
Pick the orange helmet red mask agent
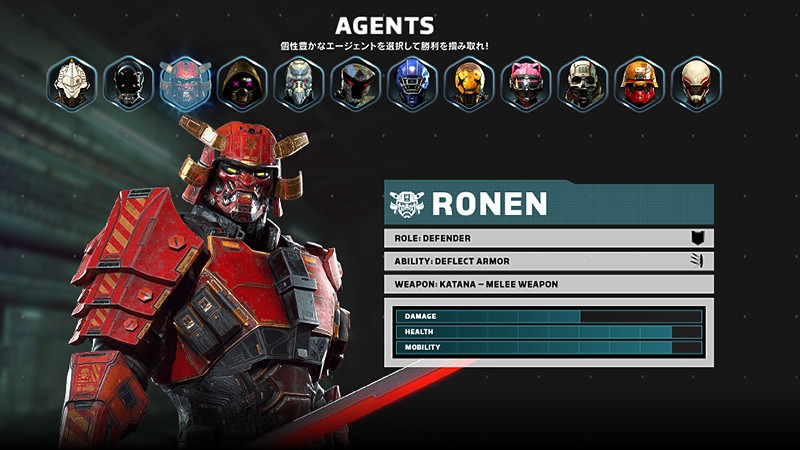pyautogui.click(x=640, y=82)
